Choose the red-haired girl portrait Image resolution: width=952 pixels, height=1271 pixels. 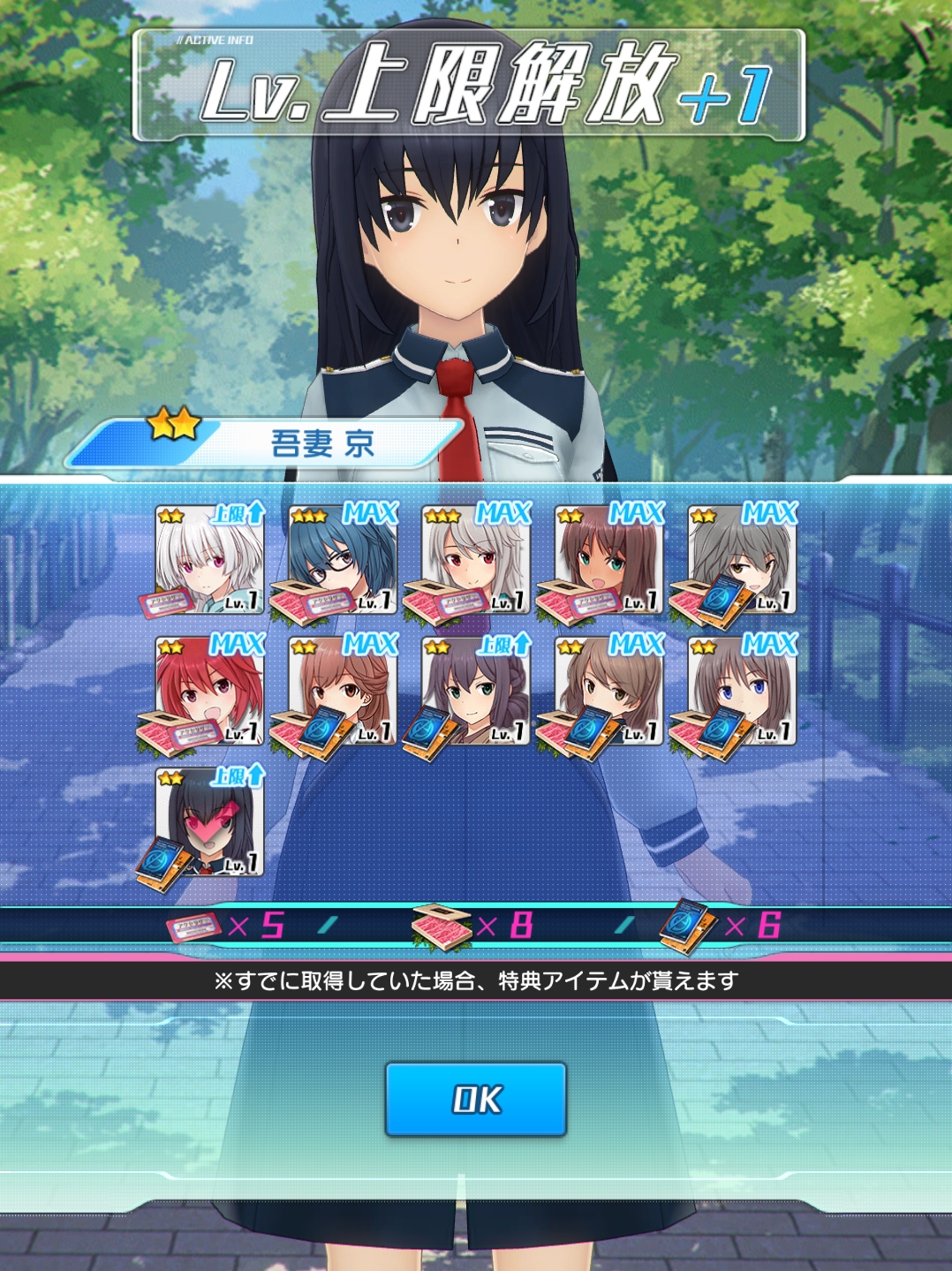tap(210, 692)
